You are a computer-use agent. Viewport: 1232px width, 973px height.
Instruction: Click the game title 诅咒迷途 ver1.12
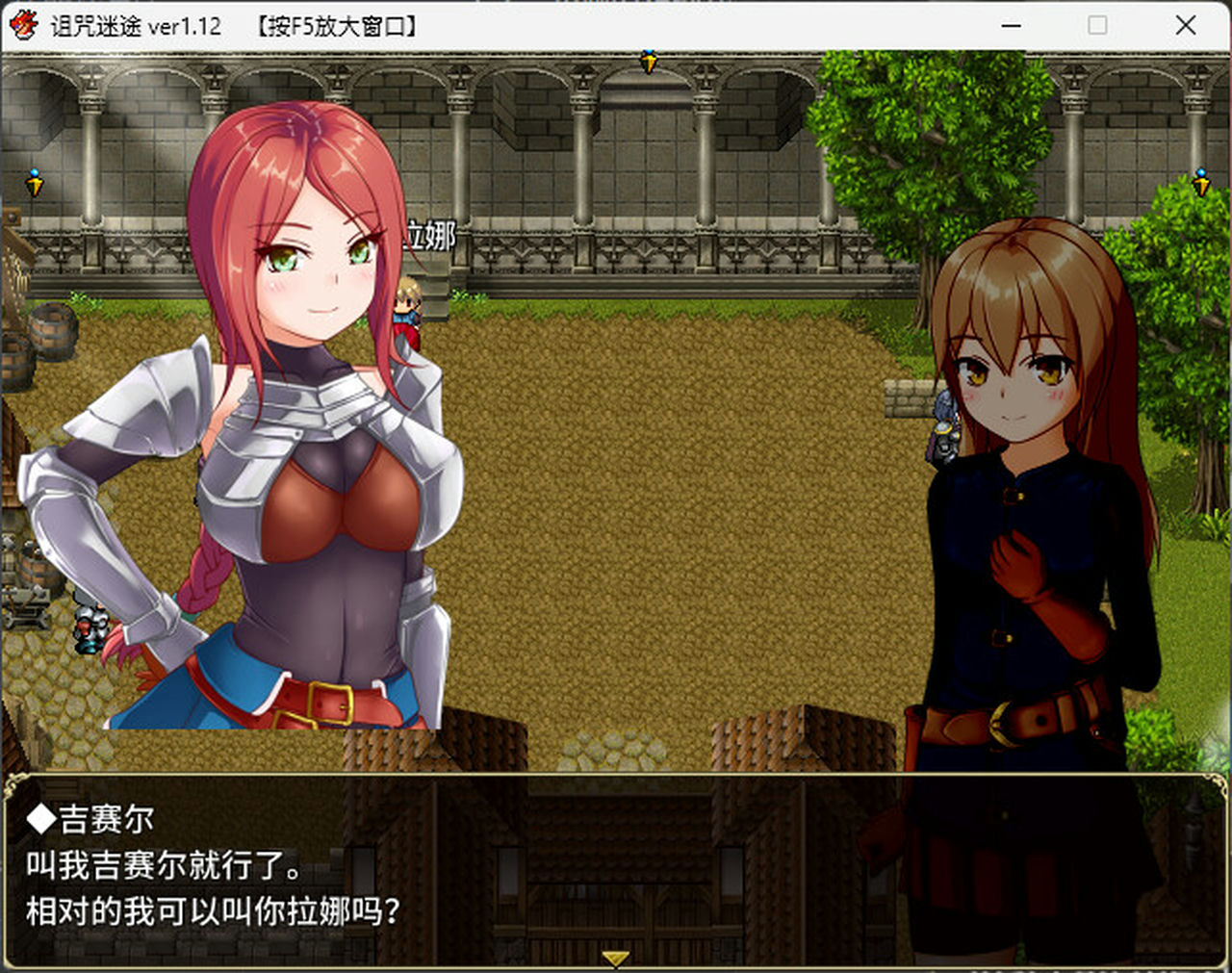(x=135, y=26)
